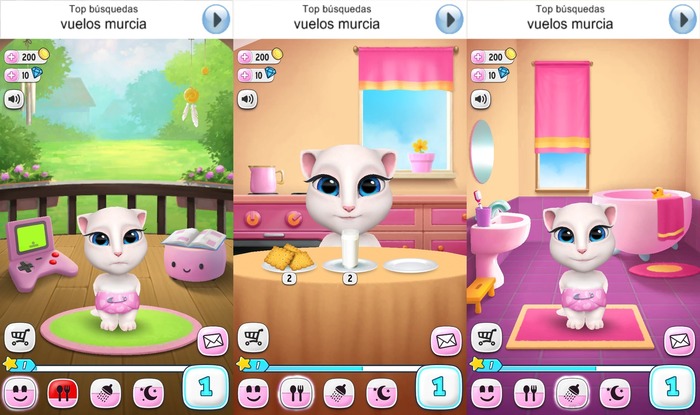
Task: Open the shop cart in the bathroom scene
Action: pyautogui.click(x=487, y=338)
